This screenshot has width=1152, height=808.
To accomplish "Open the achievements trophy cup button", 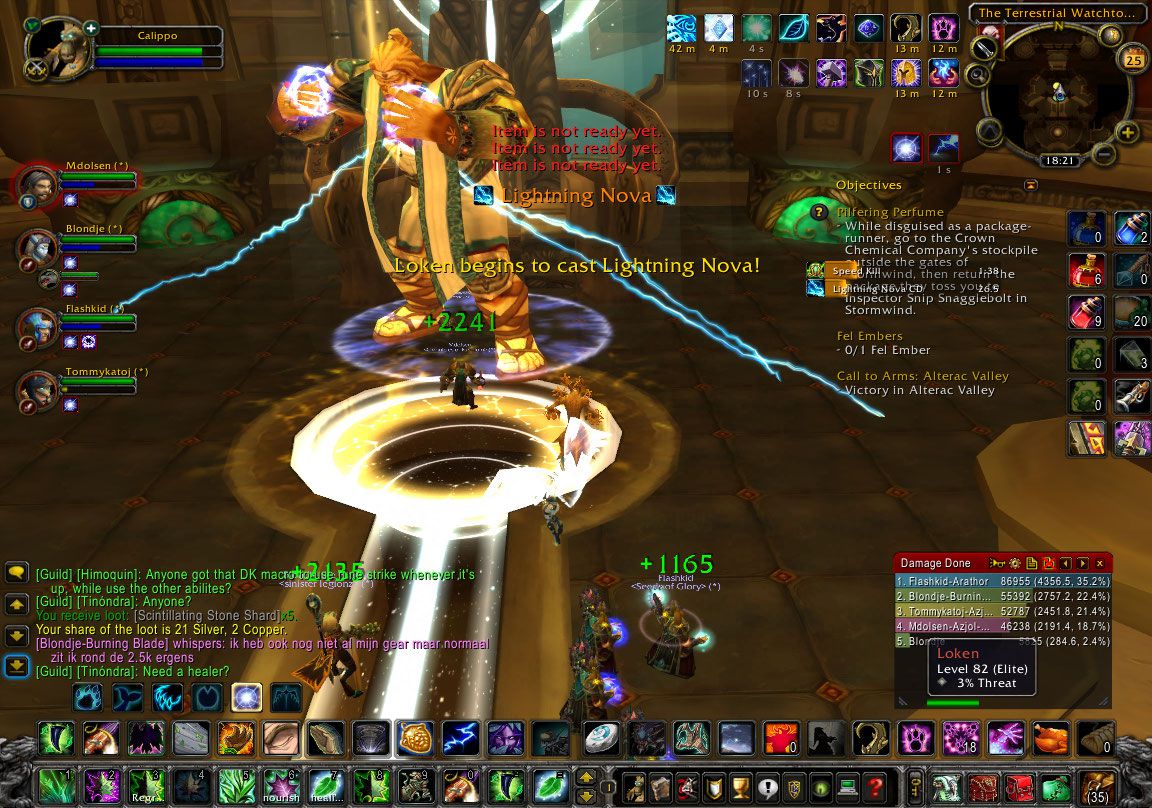I will [x=741, y=786].
